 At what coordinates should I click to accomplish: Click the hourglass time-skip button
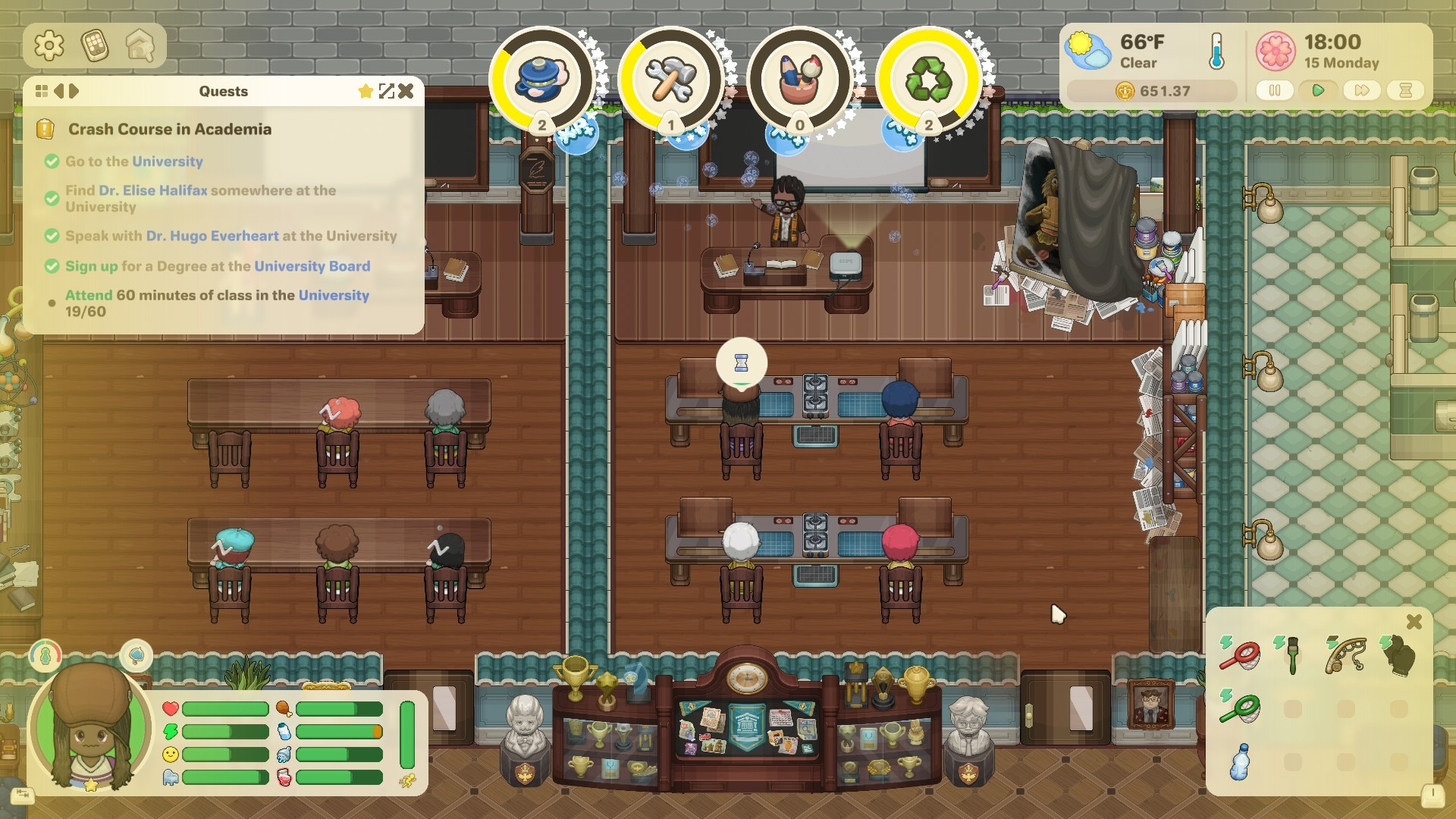click(x=1405, y=90)
